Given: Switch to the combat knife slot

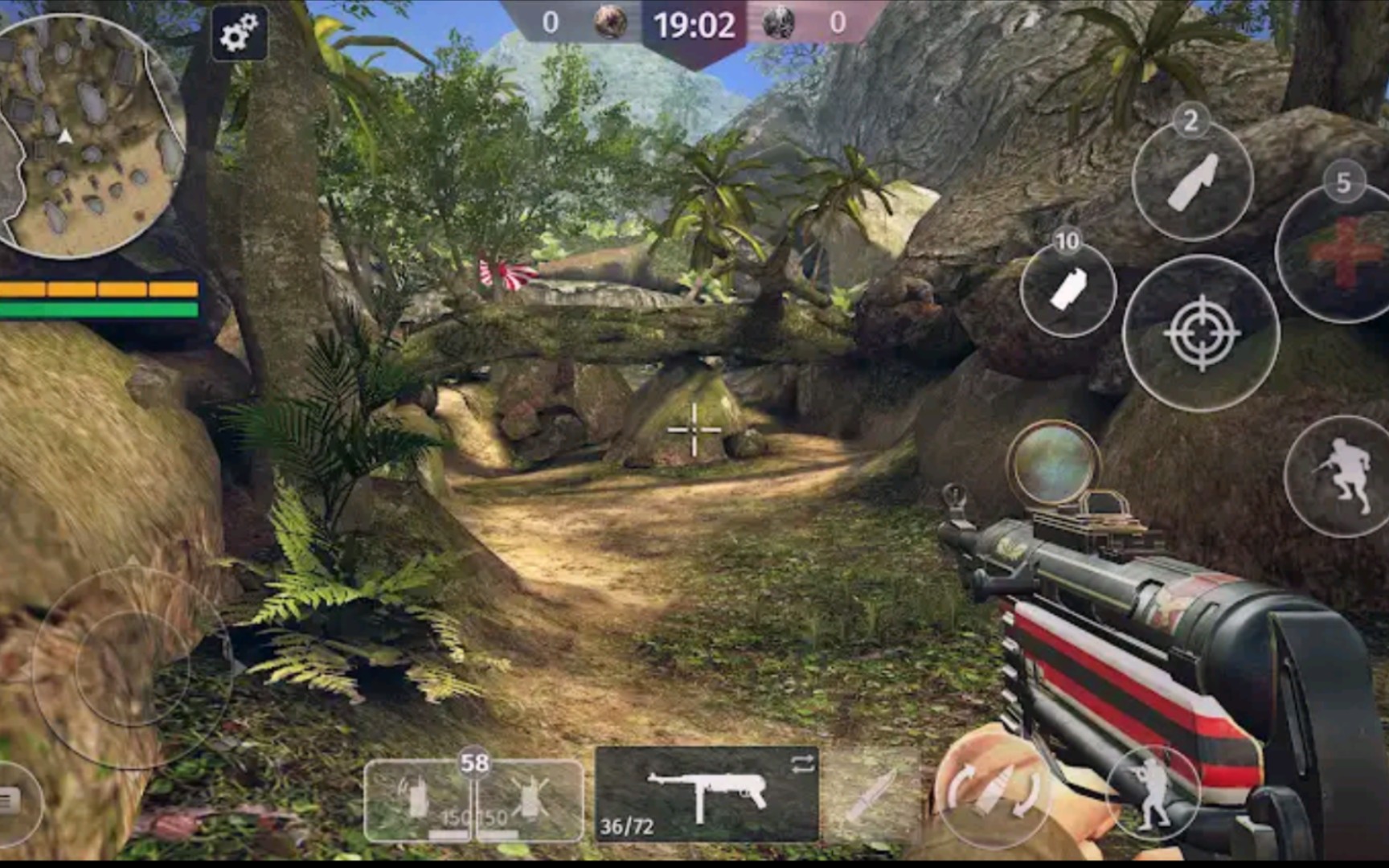Looking at the screenshot, I should pyautogui.click(x=871, y=796).
